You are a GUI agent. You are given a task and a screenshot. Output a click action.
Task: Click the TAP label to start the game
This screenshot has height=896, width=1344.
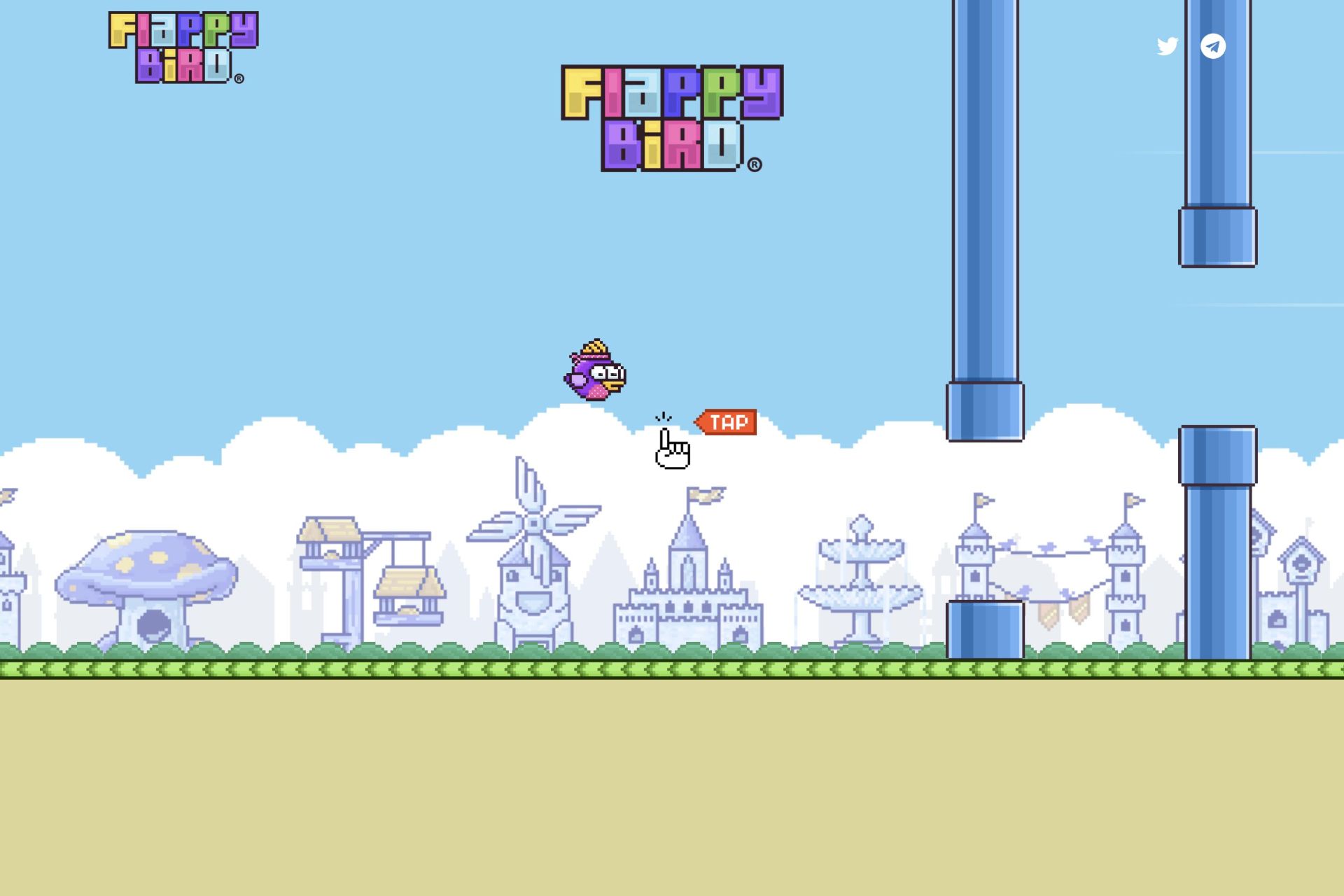click(x=727, y=421)
